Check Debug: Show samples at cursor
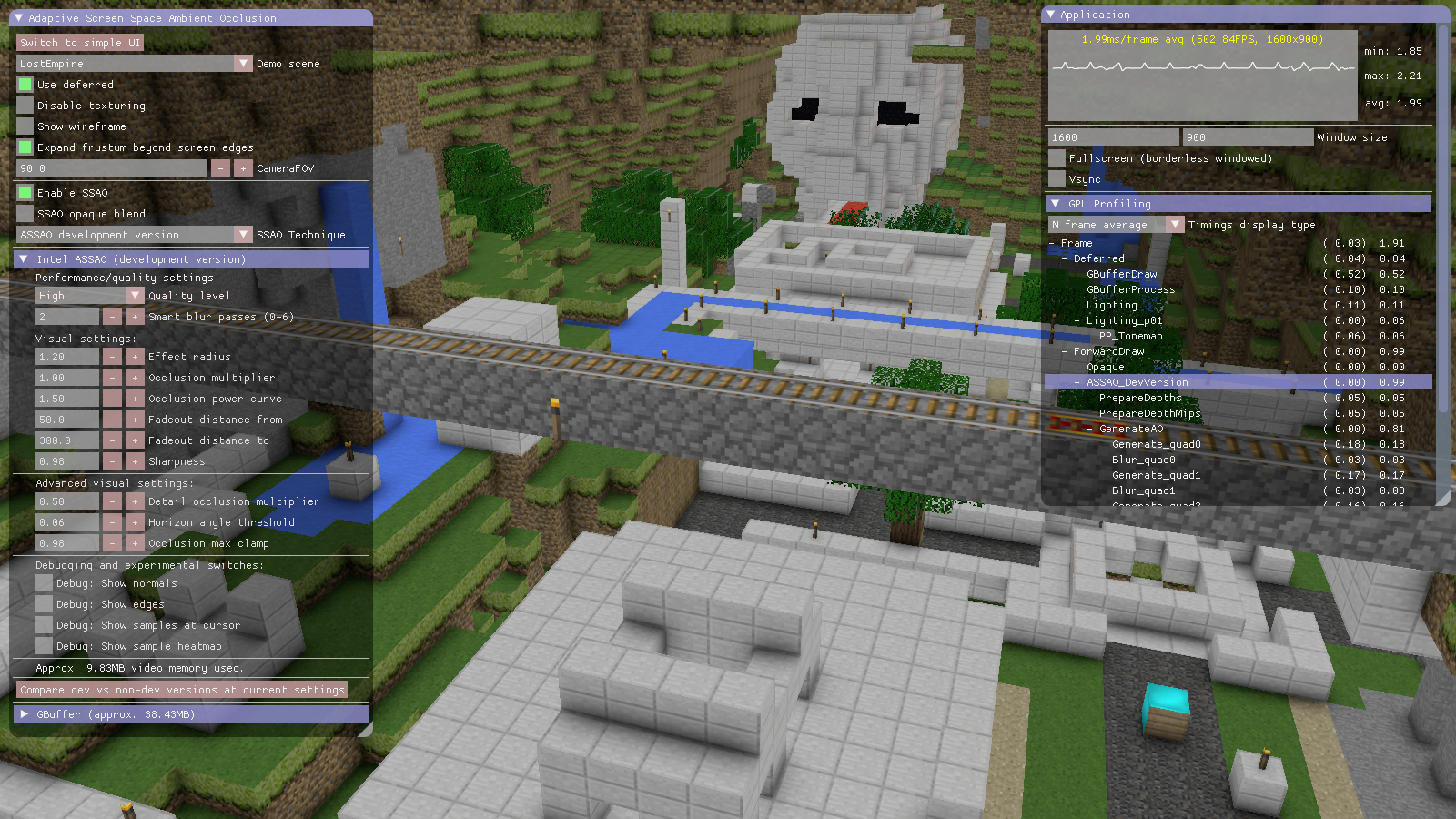This screenshot has height=819, width=1456. [x=43, y=624]
